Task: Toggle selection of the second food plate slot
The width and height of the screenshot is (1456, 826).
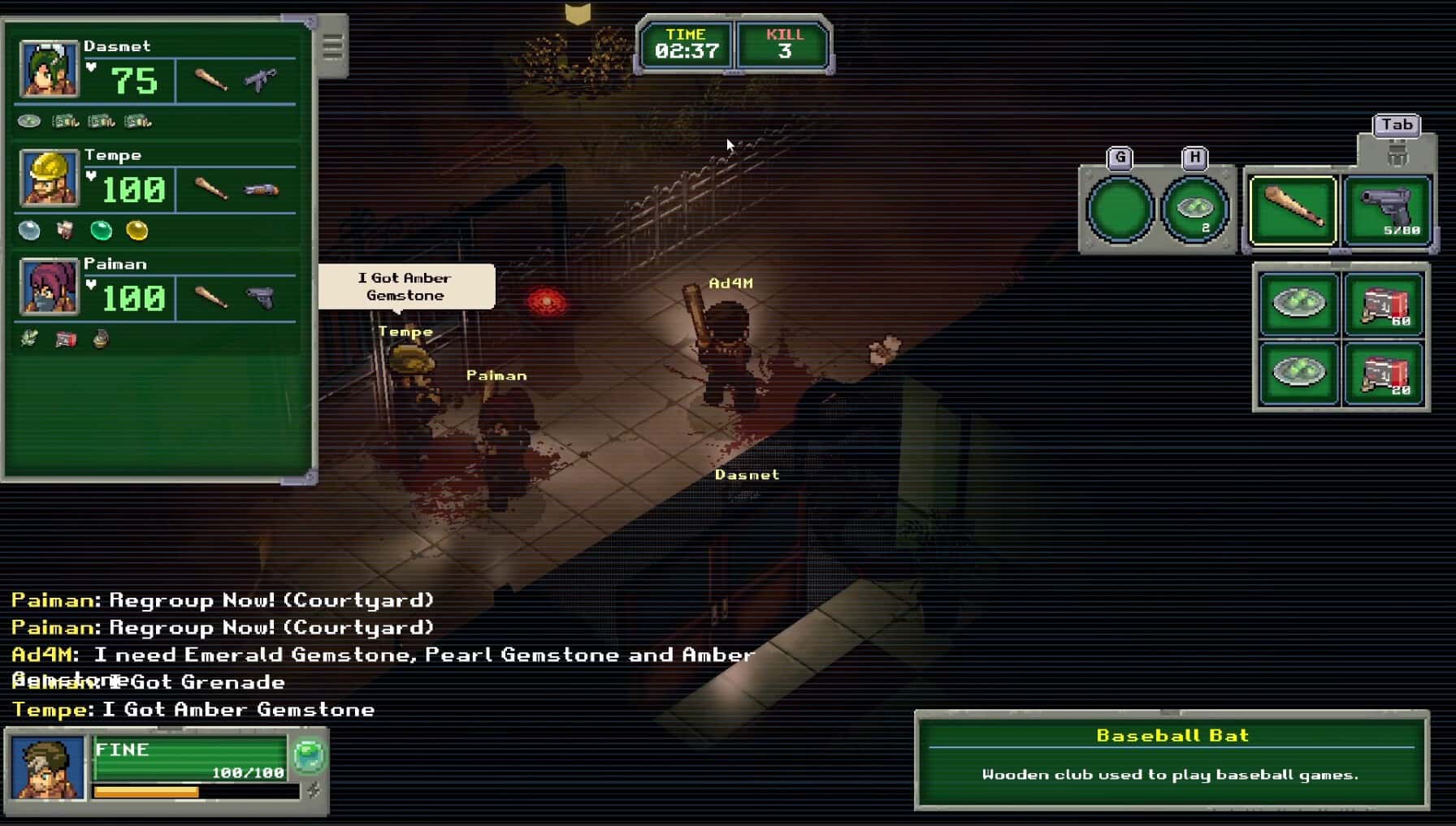Action: click(1298, 374)
